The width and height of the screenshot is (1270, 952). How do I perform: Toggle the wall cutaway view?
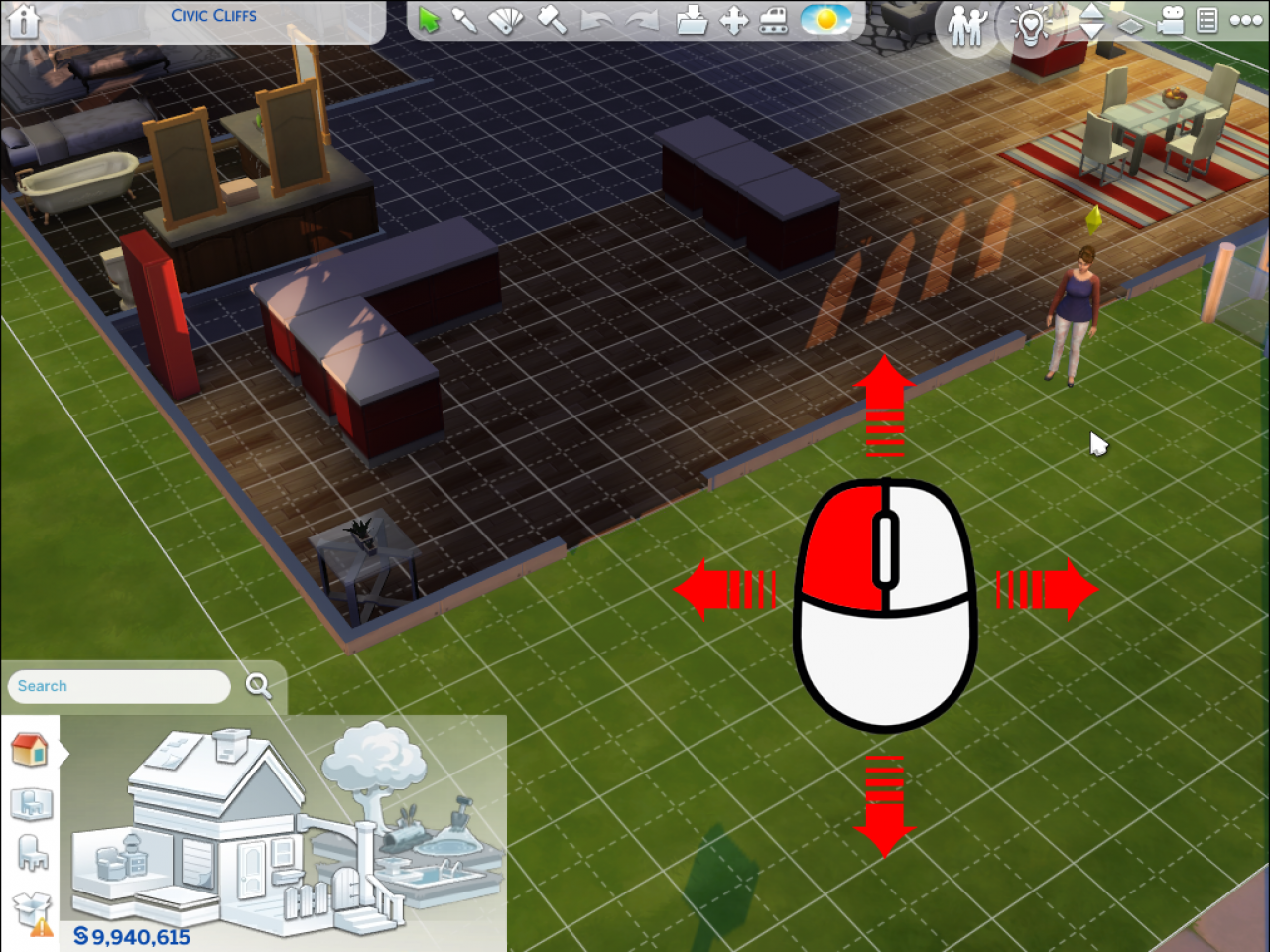[x=1130, y=26]
